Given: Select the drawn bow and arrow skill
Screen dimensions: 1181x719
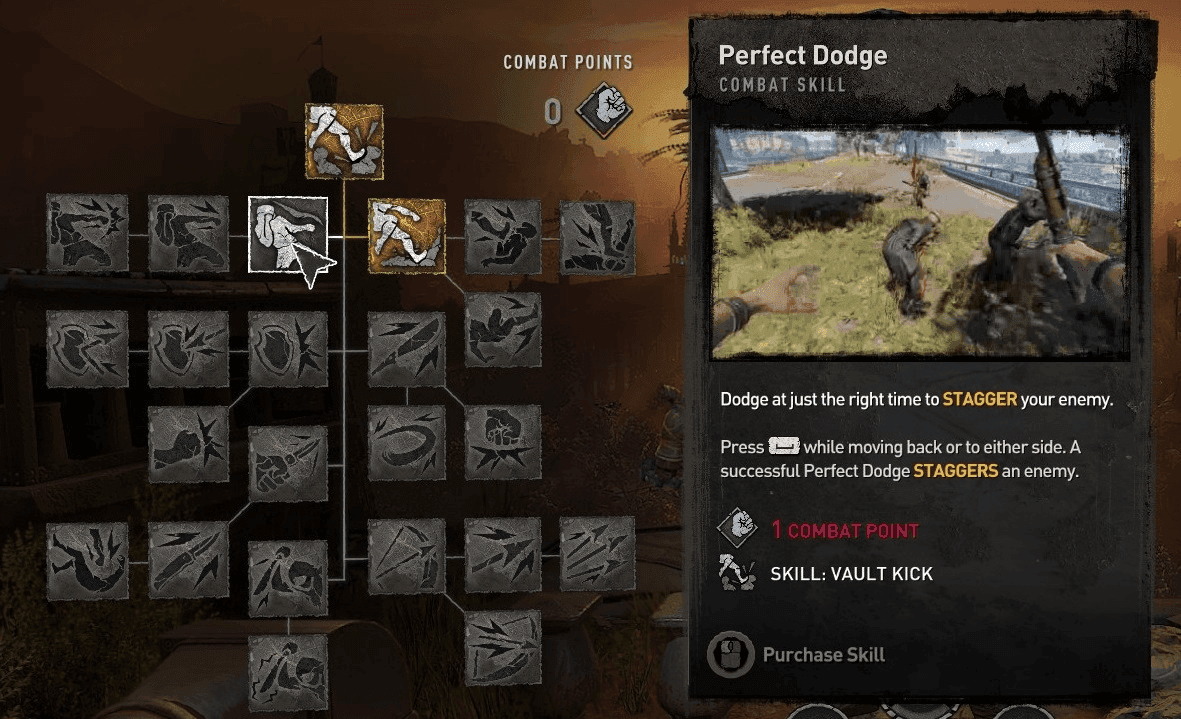Looking at the screenshot, I should tap(406, 556).
